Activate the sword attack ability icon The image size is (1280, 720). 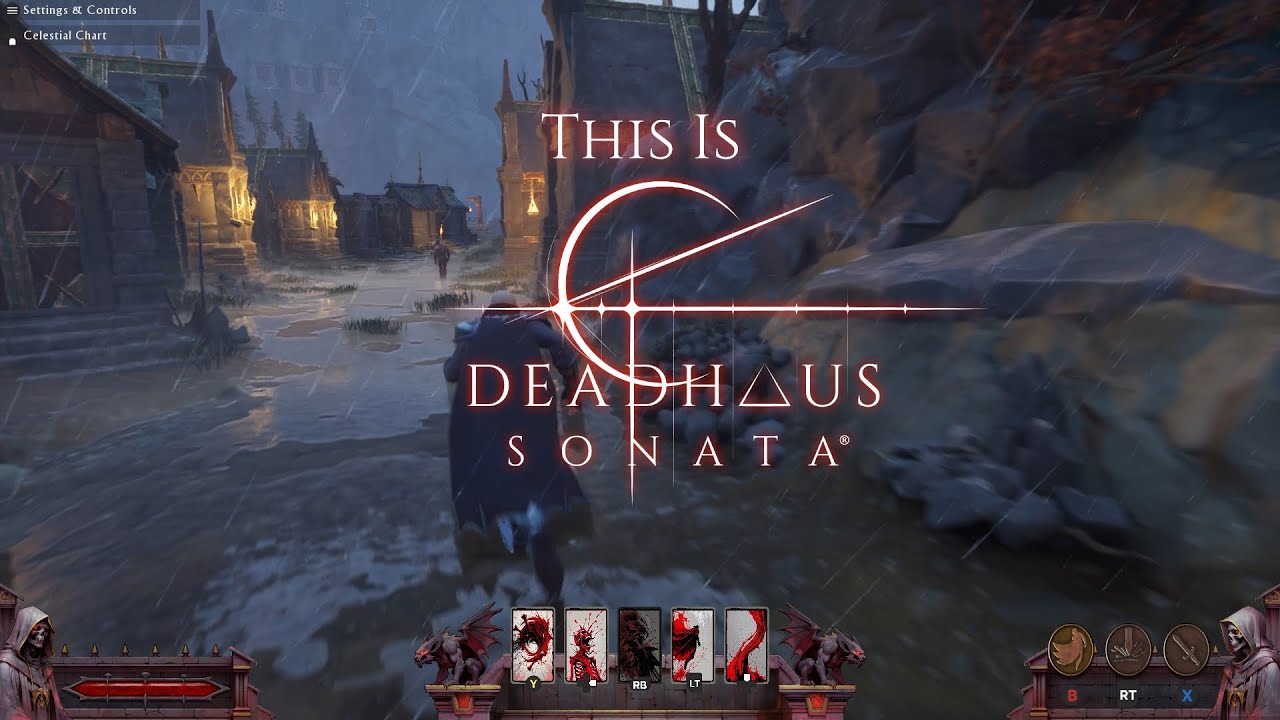click(x=1186, y=650)
